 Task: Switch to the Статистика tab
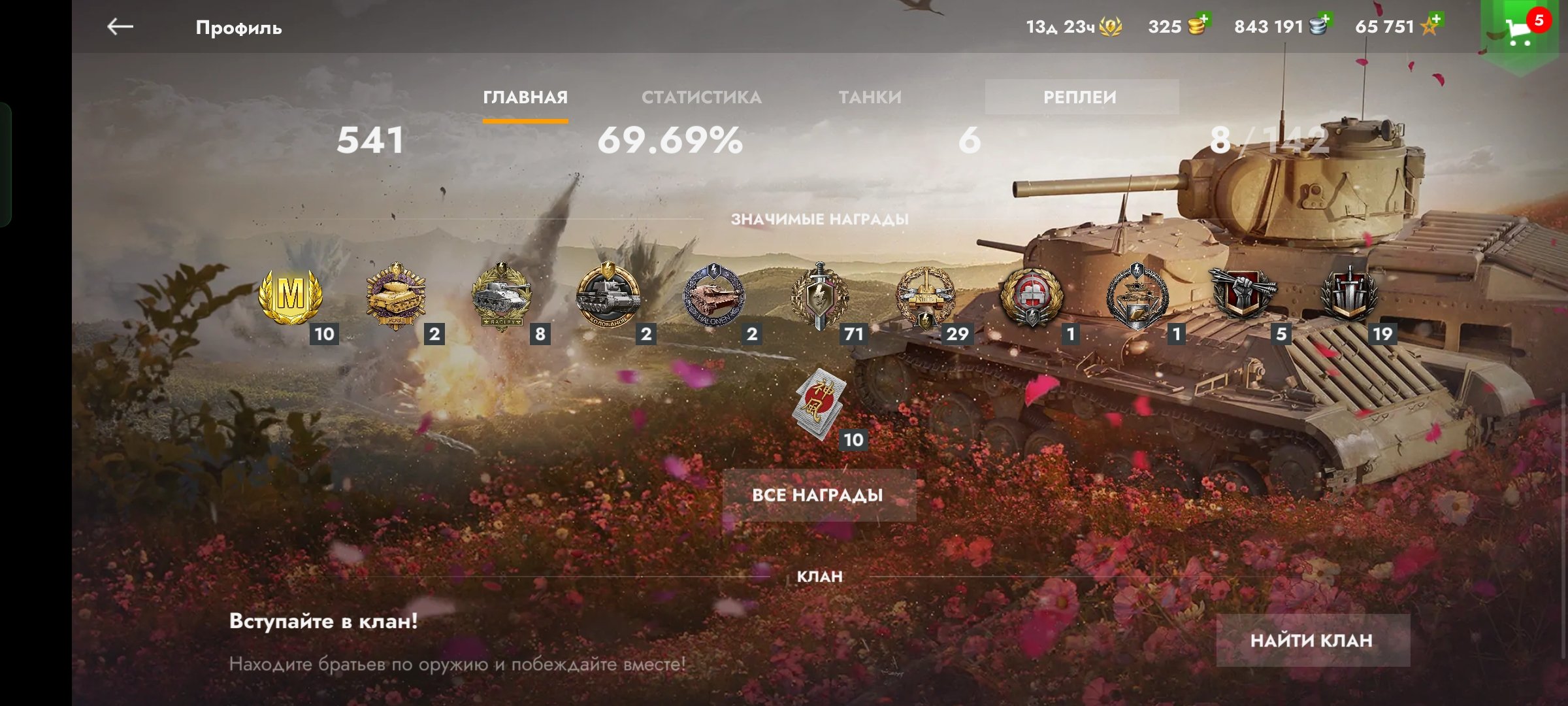click(701, 97)
